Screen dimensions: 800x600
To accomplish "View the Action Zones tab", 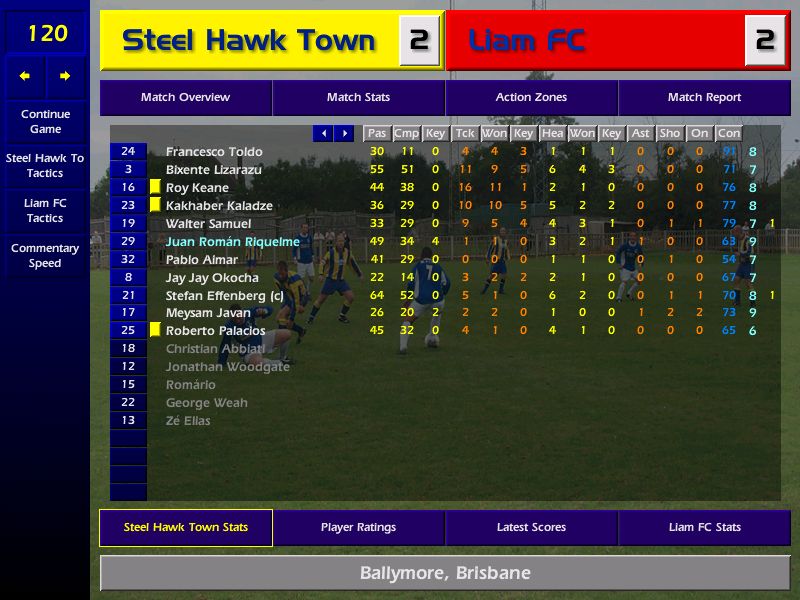I will point(531,98).
